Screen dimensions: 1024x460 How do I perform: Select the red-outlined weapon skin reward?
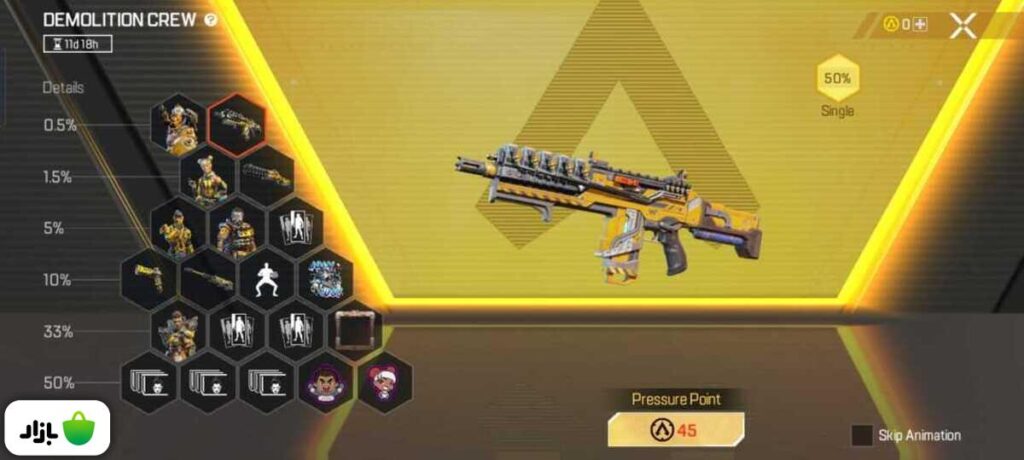point(236,124)
